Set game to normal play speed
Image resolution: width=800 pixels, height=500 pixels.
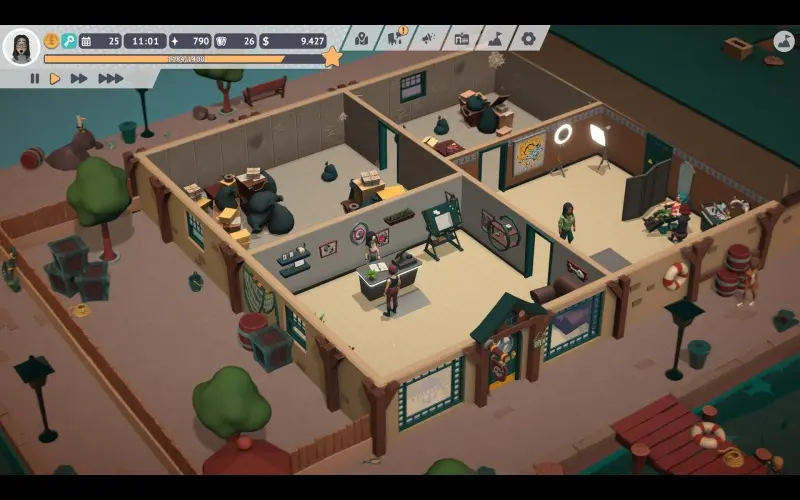[55, 78]
